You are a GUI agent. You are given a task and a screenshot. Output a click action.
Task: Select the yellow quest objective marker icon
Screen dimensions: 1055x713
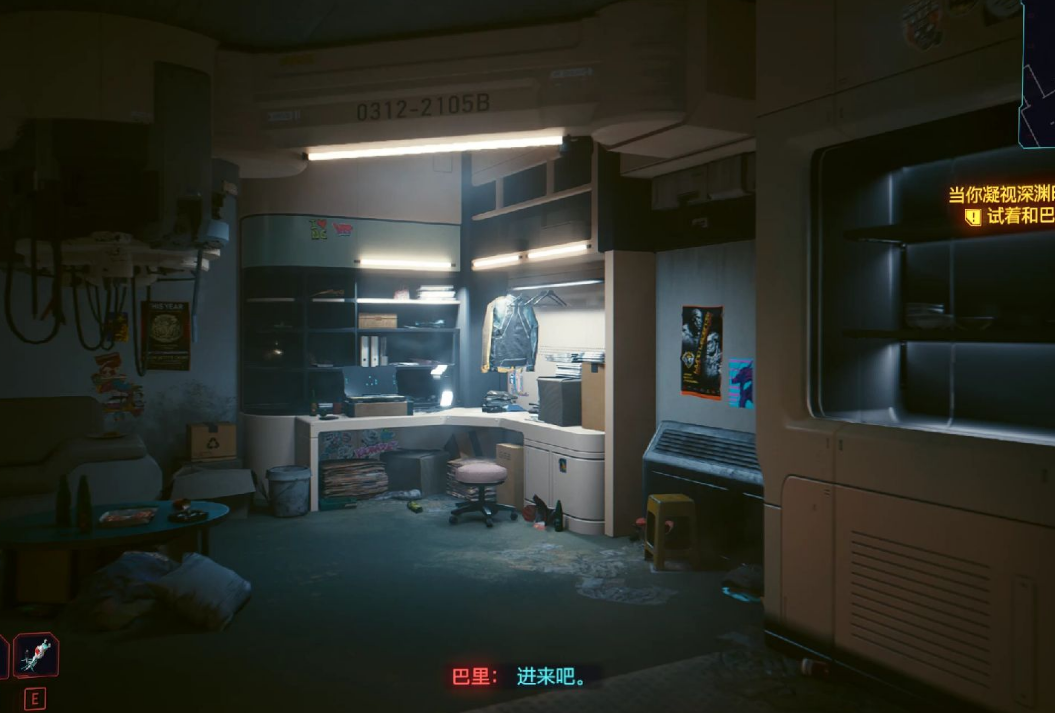click(973, 217)
